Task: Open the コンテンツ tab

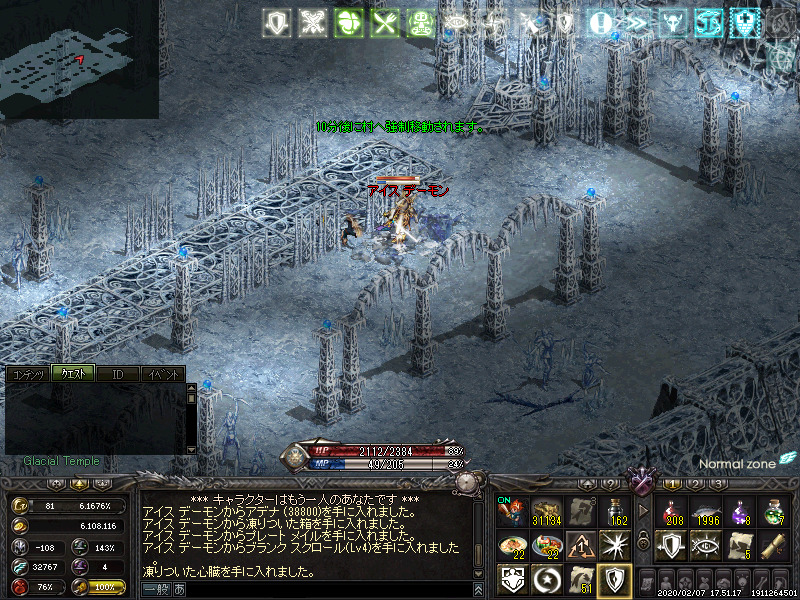Action: click(27, 374)
